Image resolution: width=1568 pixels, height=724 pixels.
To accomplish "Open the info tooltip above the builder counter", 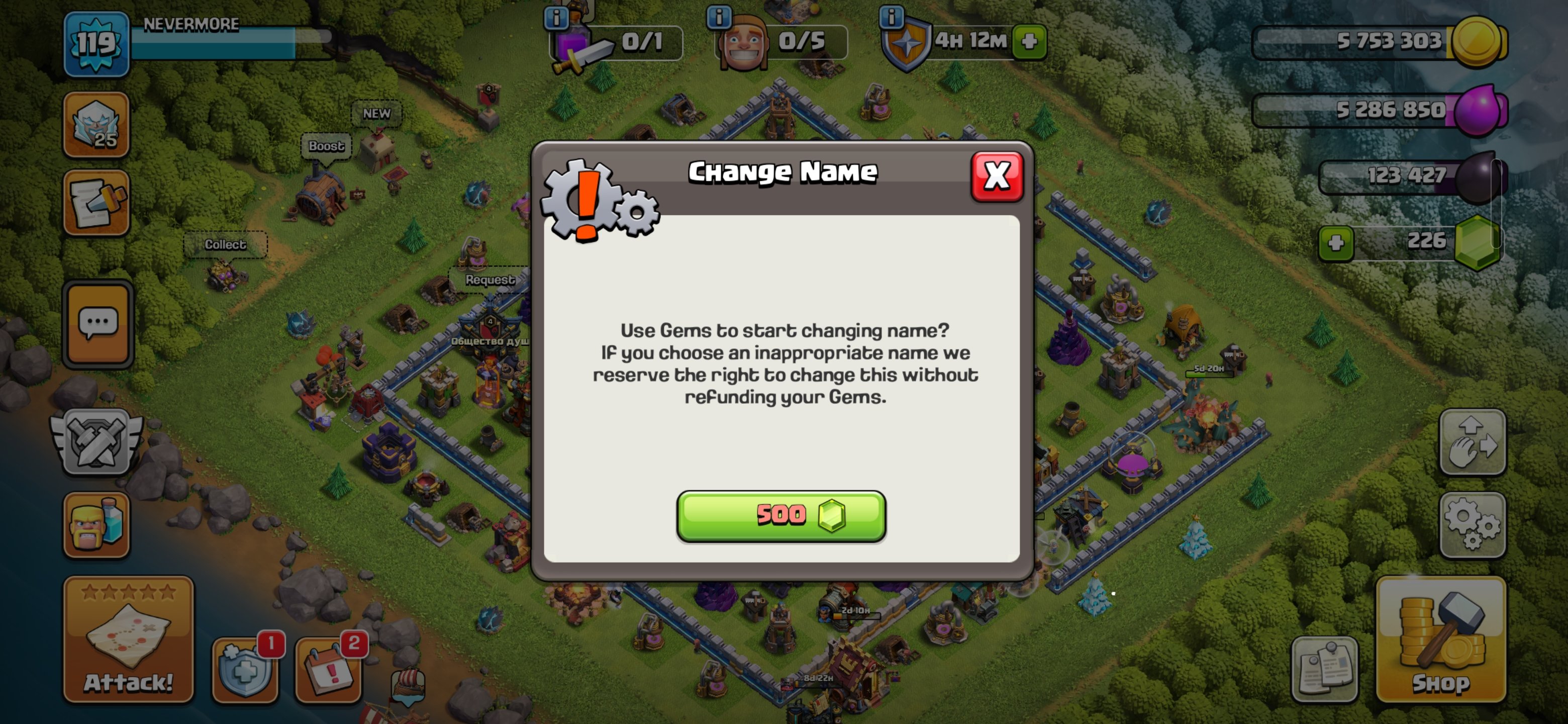I will [x=719, y=18].
